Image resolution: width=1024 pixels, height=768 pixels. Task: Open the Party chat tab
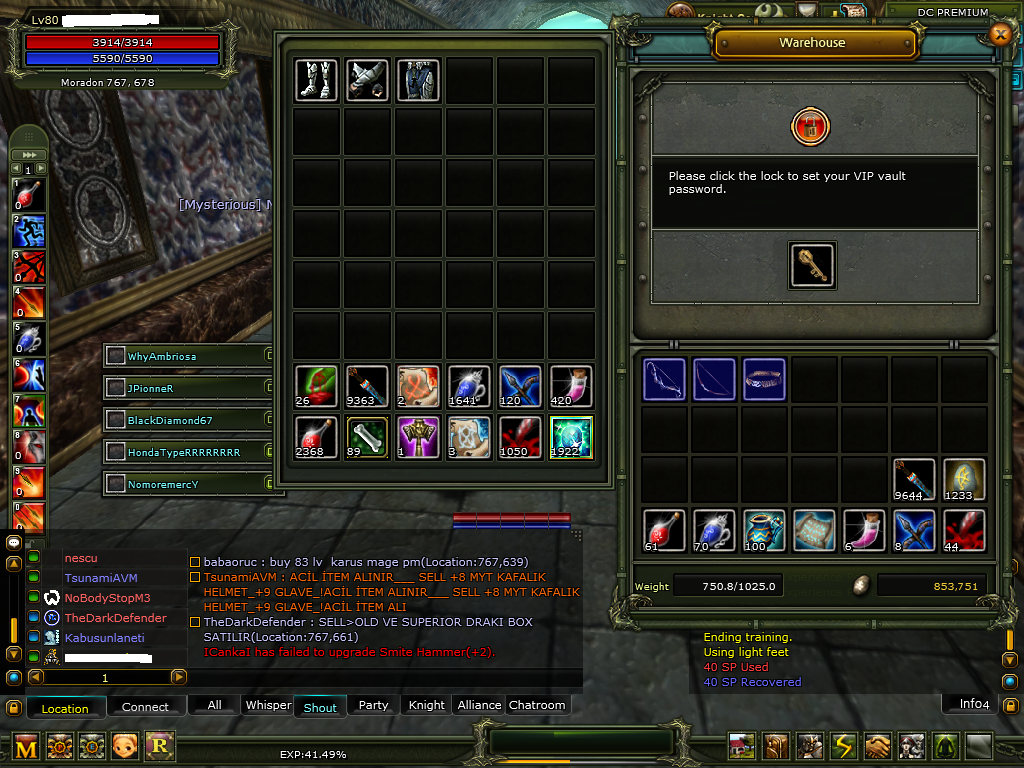coord(373,705)
